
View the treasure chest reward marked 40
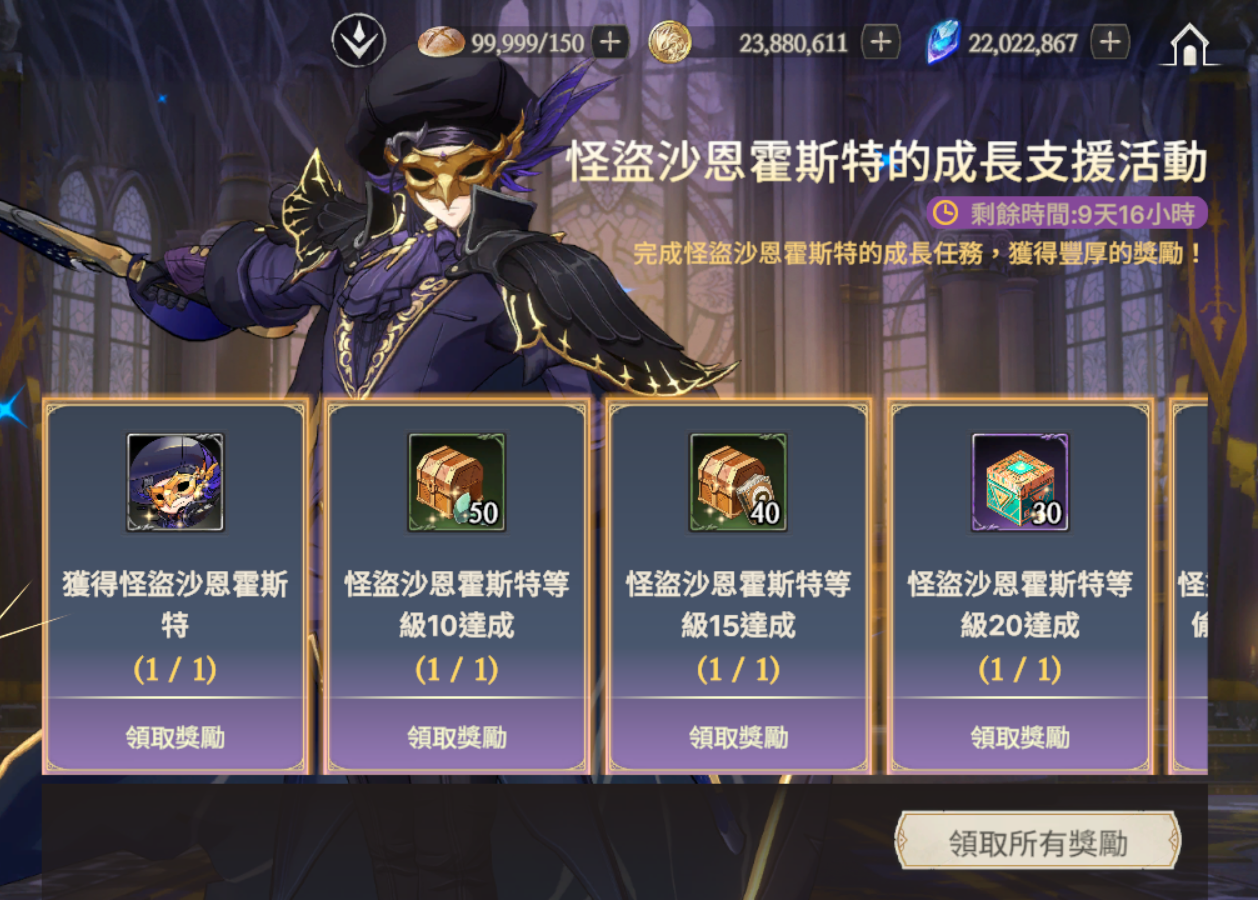739,482
